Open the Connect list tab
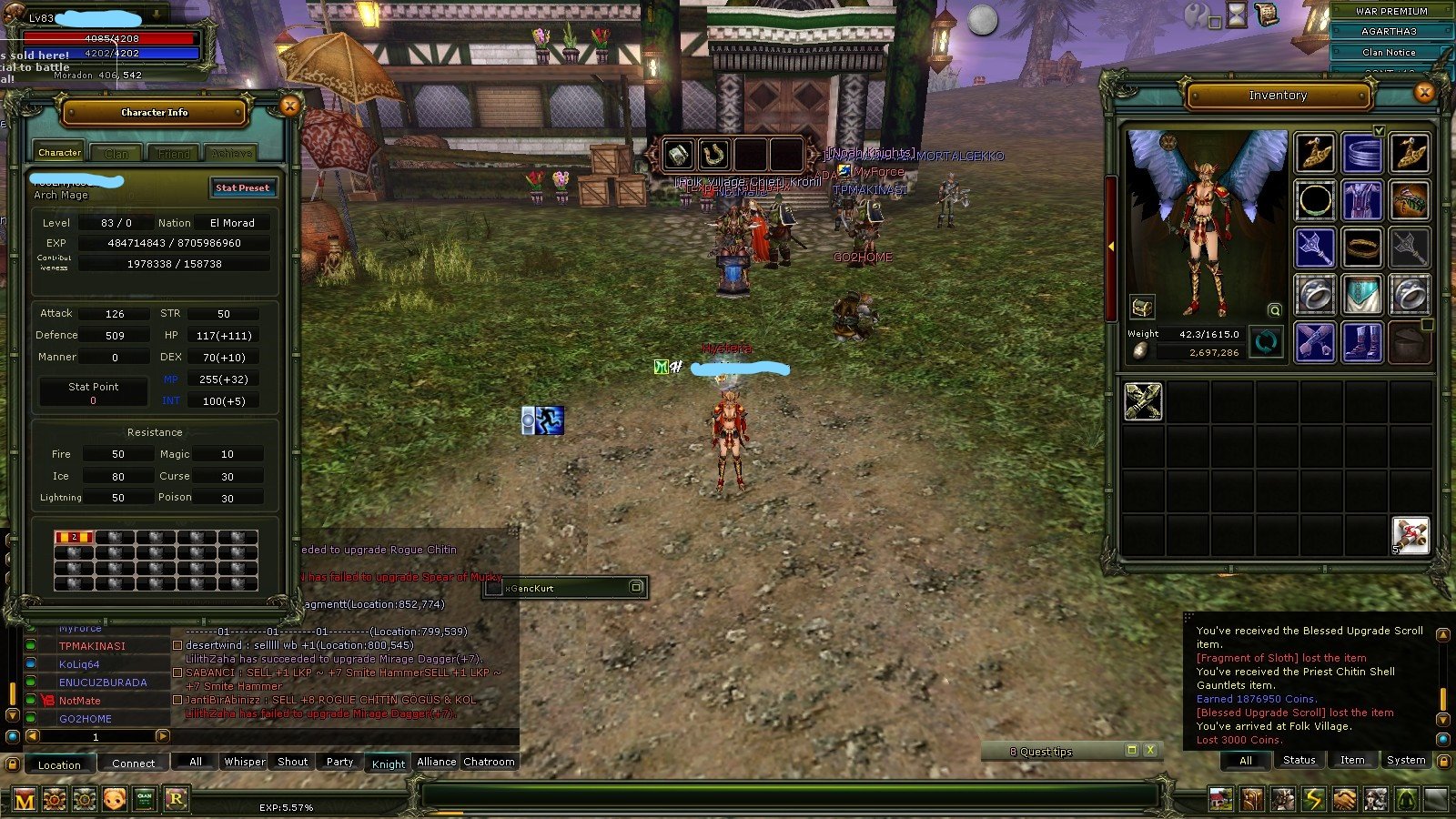 133,763
